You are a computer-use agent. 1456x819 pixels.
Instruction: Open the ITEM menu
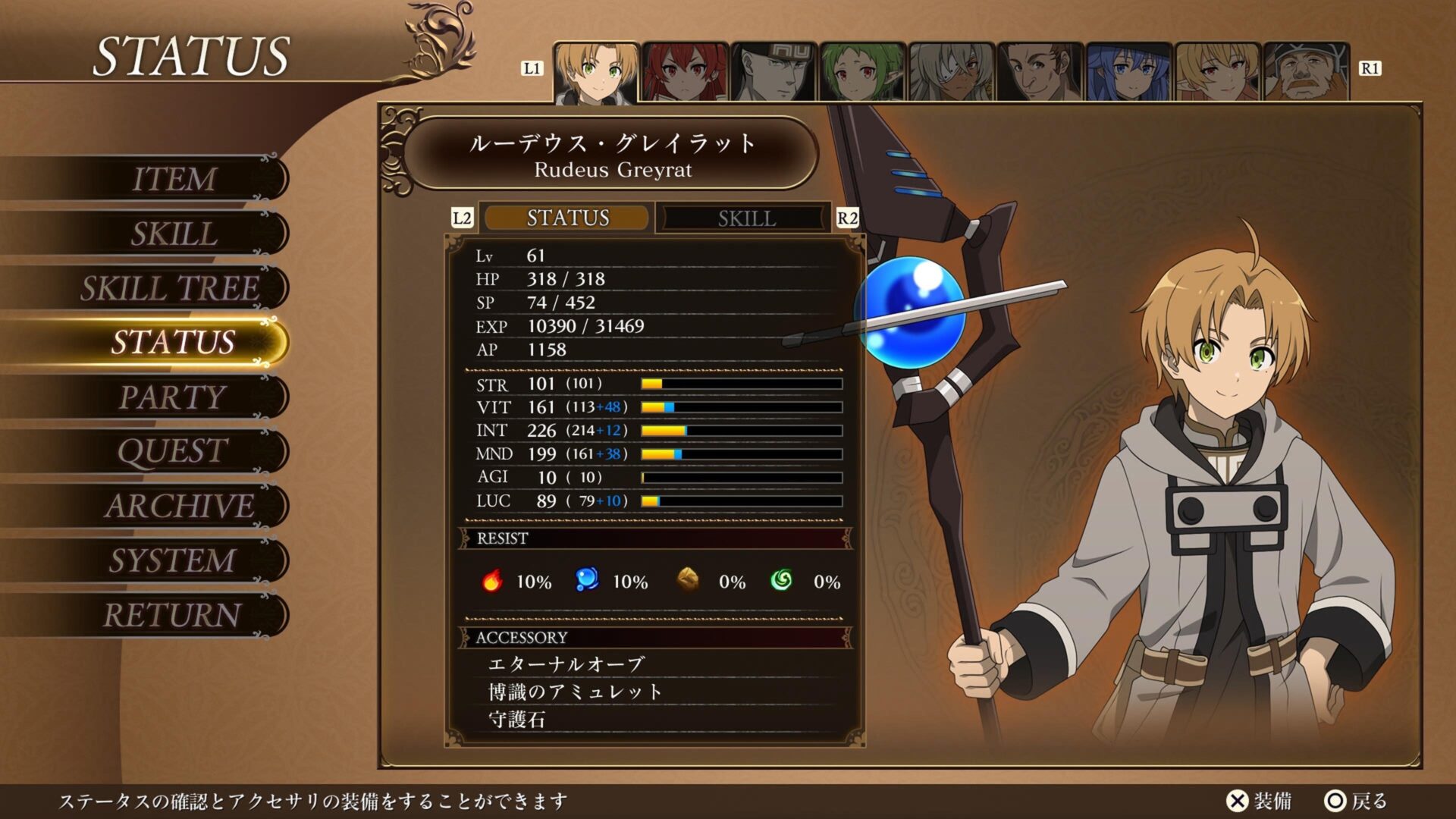coord(174,179)
